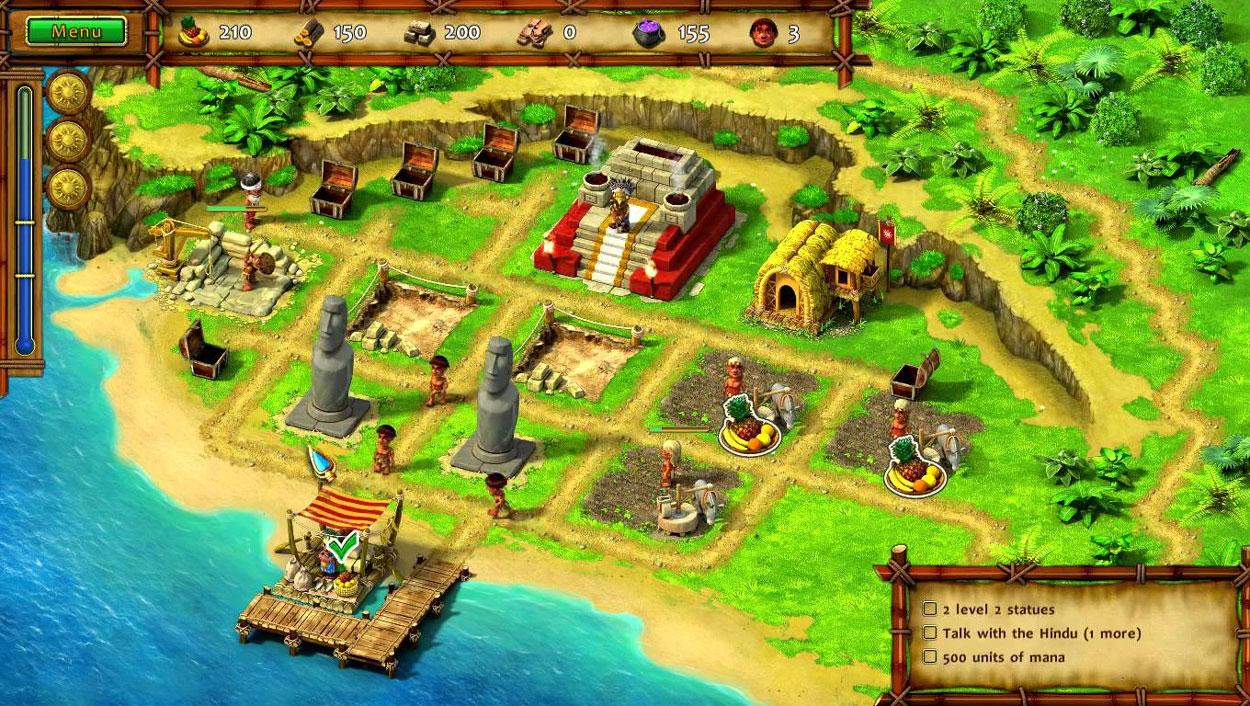Screen dimensions: 1250x706
Task: Click the green checkmark over the market stall
Action: coord(343,546)
